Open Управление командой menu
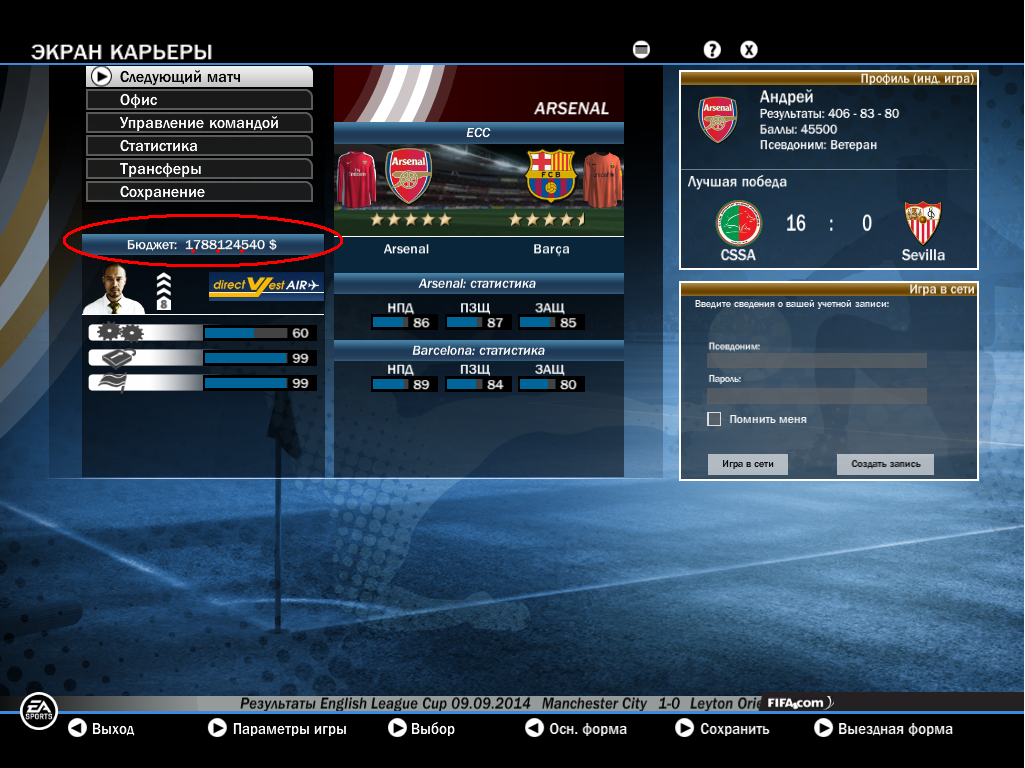The width and height of the screenshot is (1025, 768). (200, 123)
